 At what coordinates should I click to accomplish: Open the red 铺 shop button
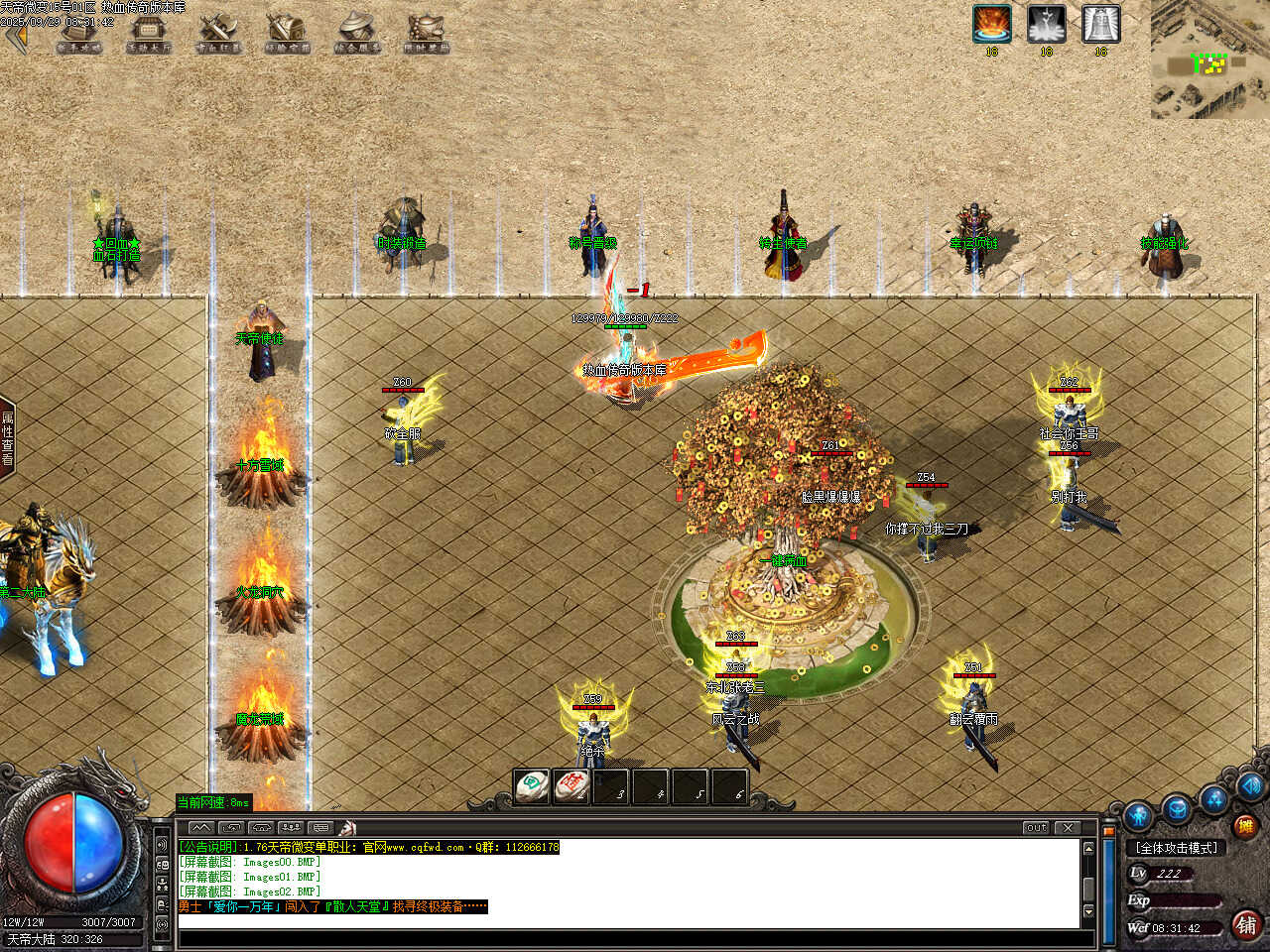tap(1247, 924)
